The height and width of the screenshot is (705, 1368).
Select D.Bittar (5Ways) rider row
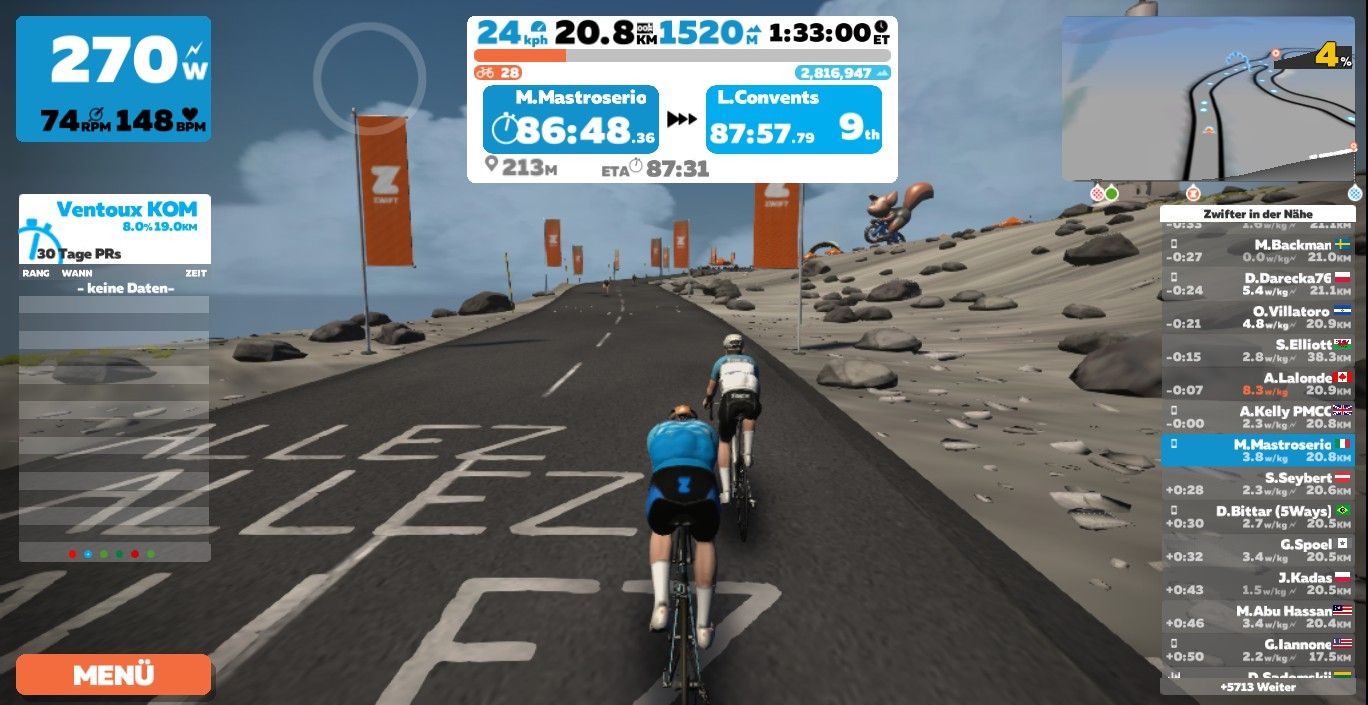(x=1257, y=517)
